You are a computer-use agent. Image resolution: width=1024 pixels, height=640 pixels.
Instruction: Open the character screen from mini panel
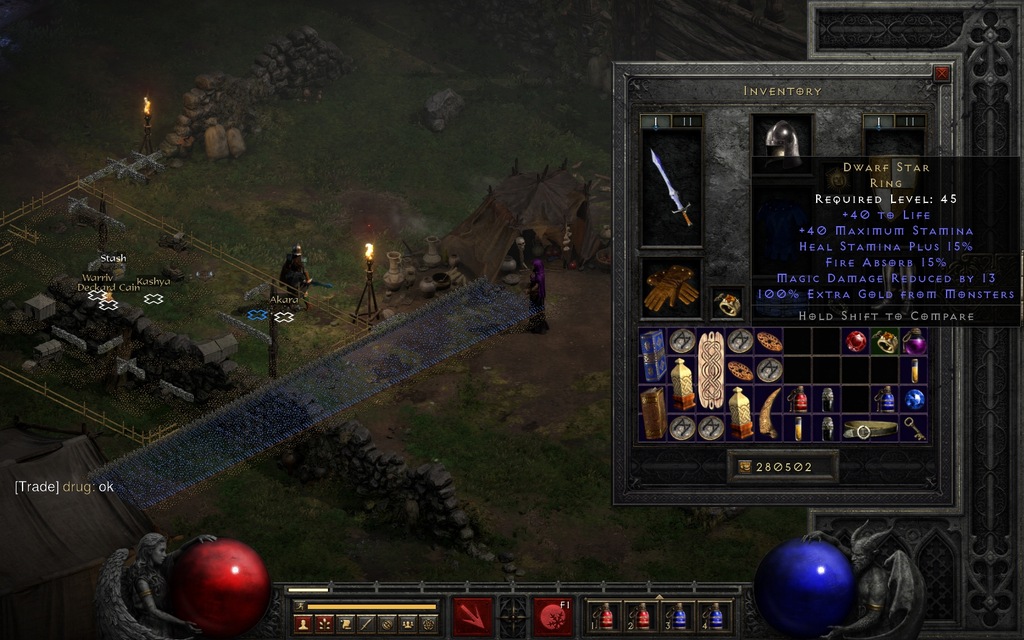tap(303, 624)
